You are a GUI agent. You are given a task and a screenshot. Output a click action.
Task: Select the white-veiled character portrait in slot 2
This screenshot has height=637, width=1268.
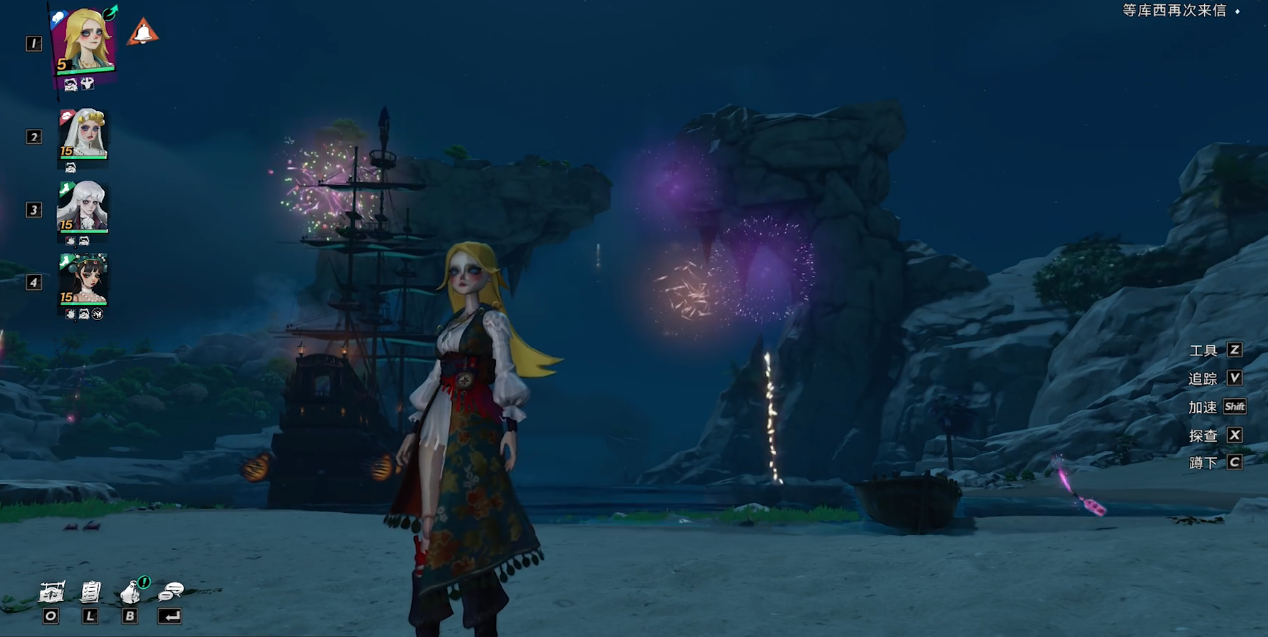click(83, 133)
